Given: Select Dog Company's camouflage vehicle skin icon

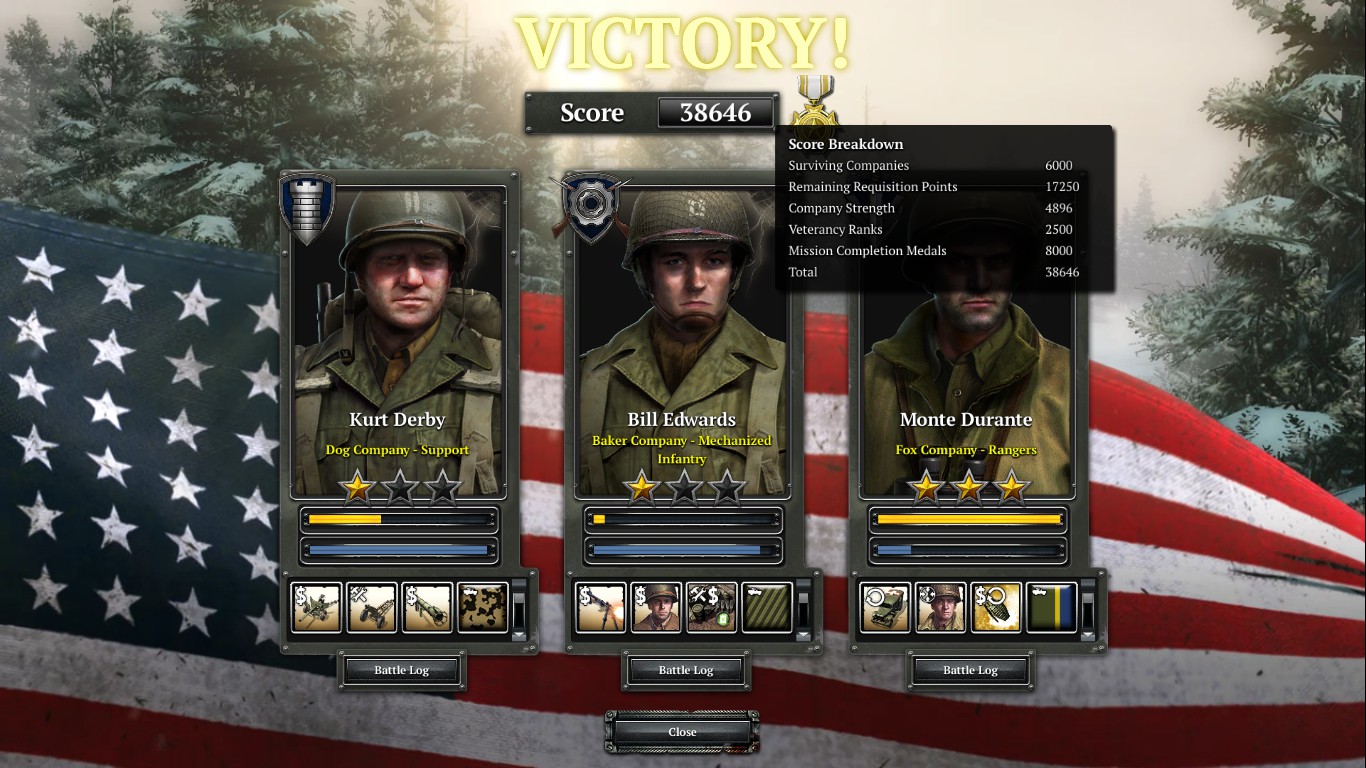Looking at the screenshot, I should click(x=483, y=608).
